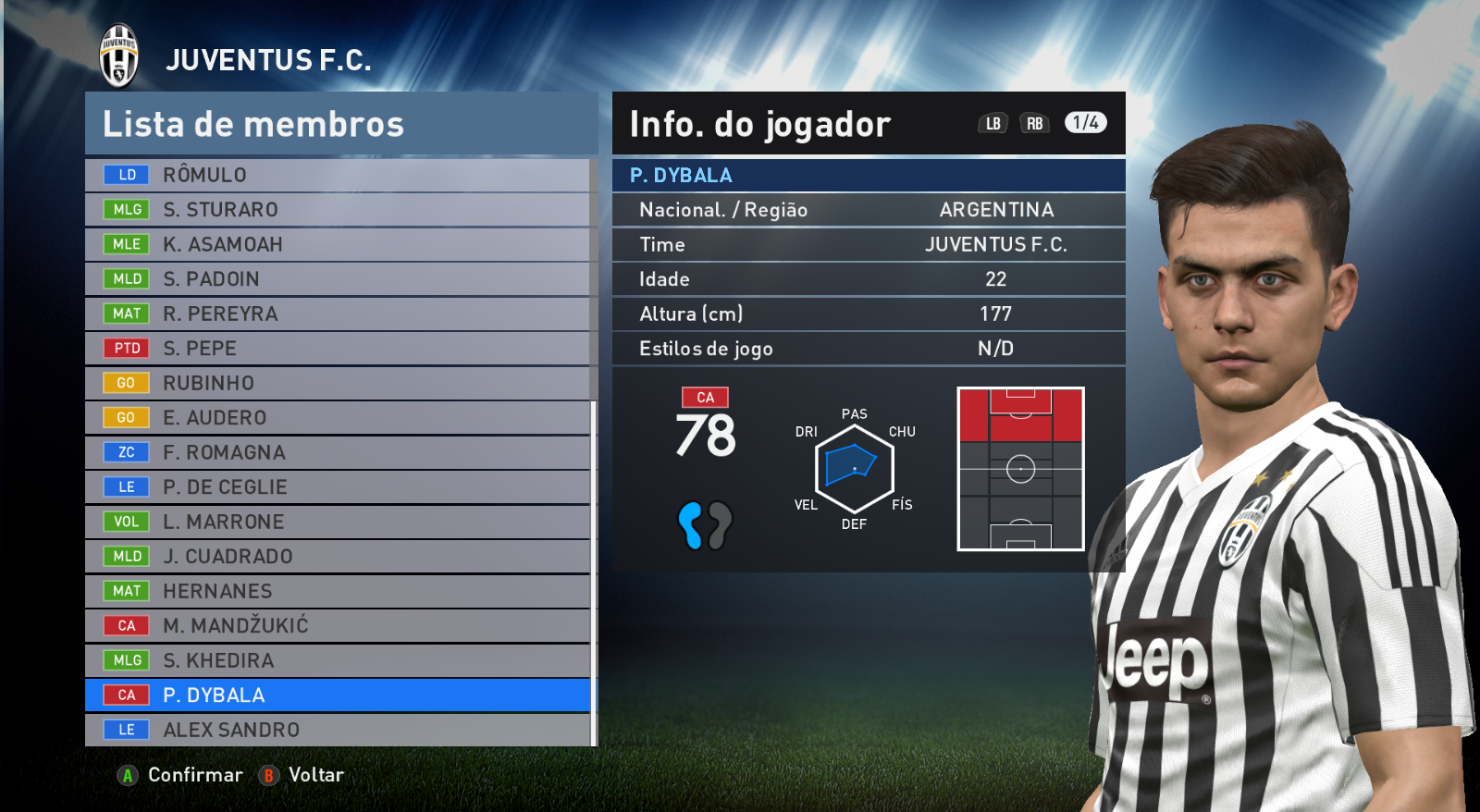This screenshot has height=812, width=1480.
Task: Pick S. Padoin in the list
Action: point(338,279)
